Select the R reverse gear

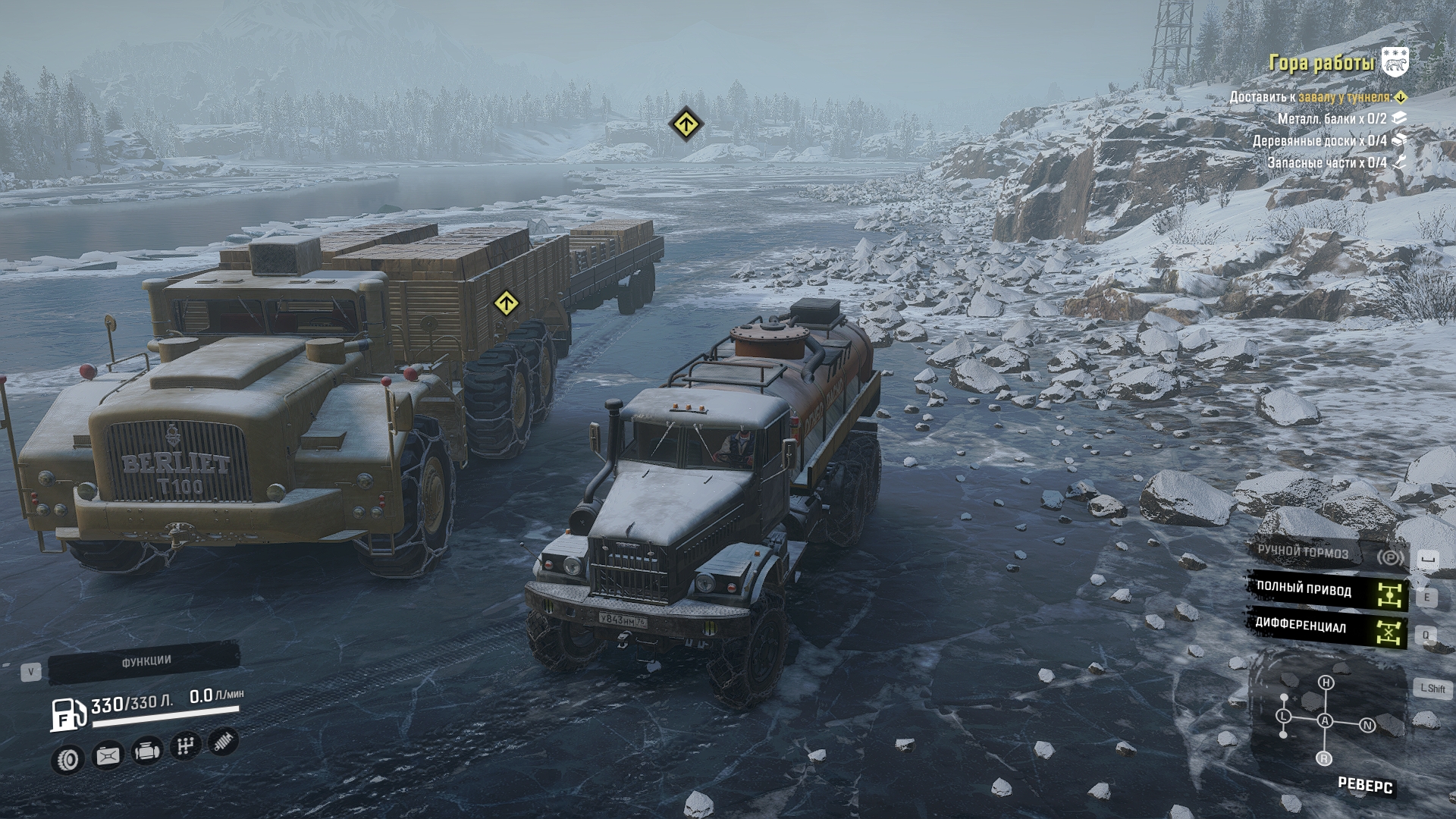(1324, 758)
